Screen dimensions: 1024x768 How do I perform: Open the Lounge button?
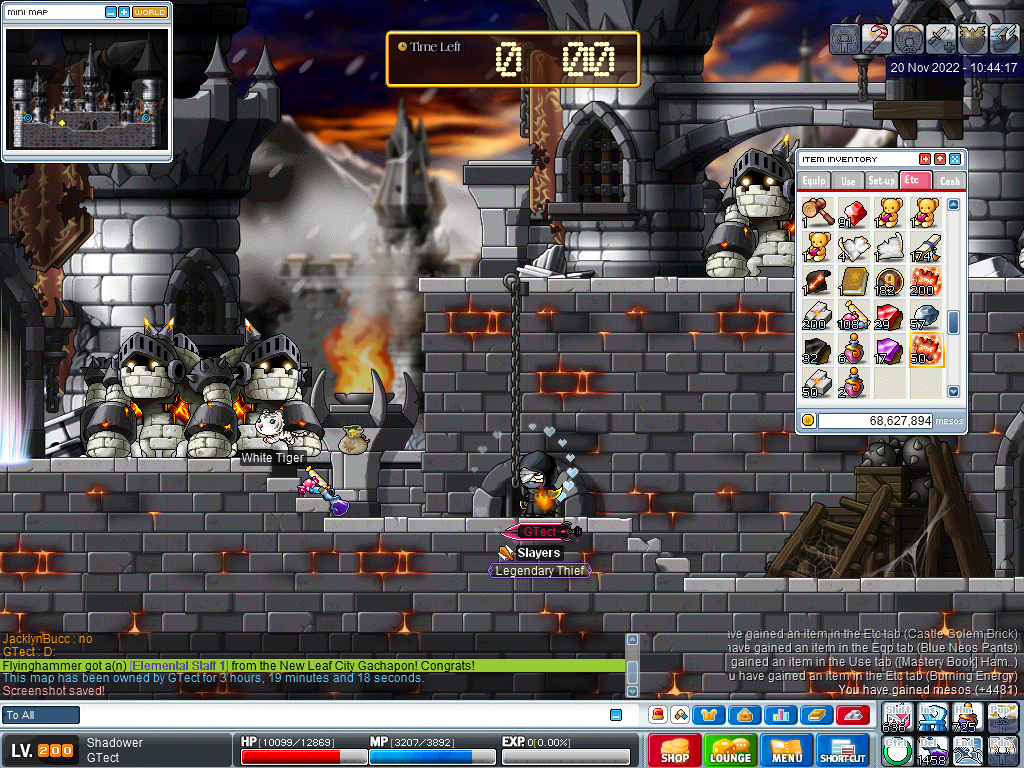point(730,751)
